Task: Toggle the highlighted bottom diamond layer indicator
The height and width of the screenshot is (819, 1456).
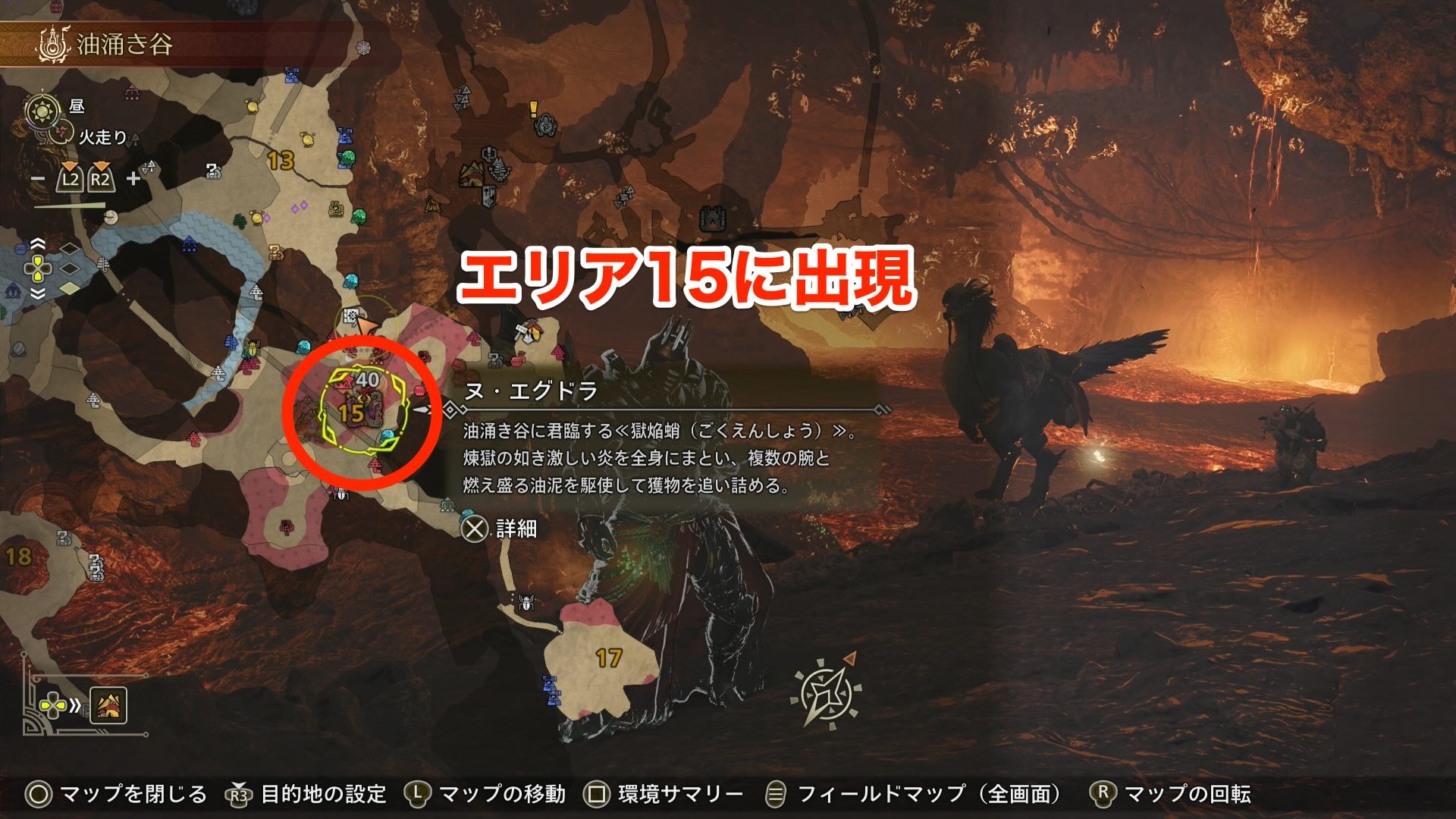Action: coord(68,287)
